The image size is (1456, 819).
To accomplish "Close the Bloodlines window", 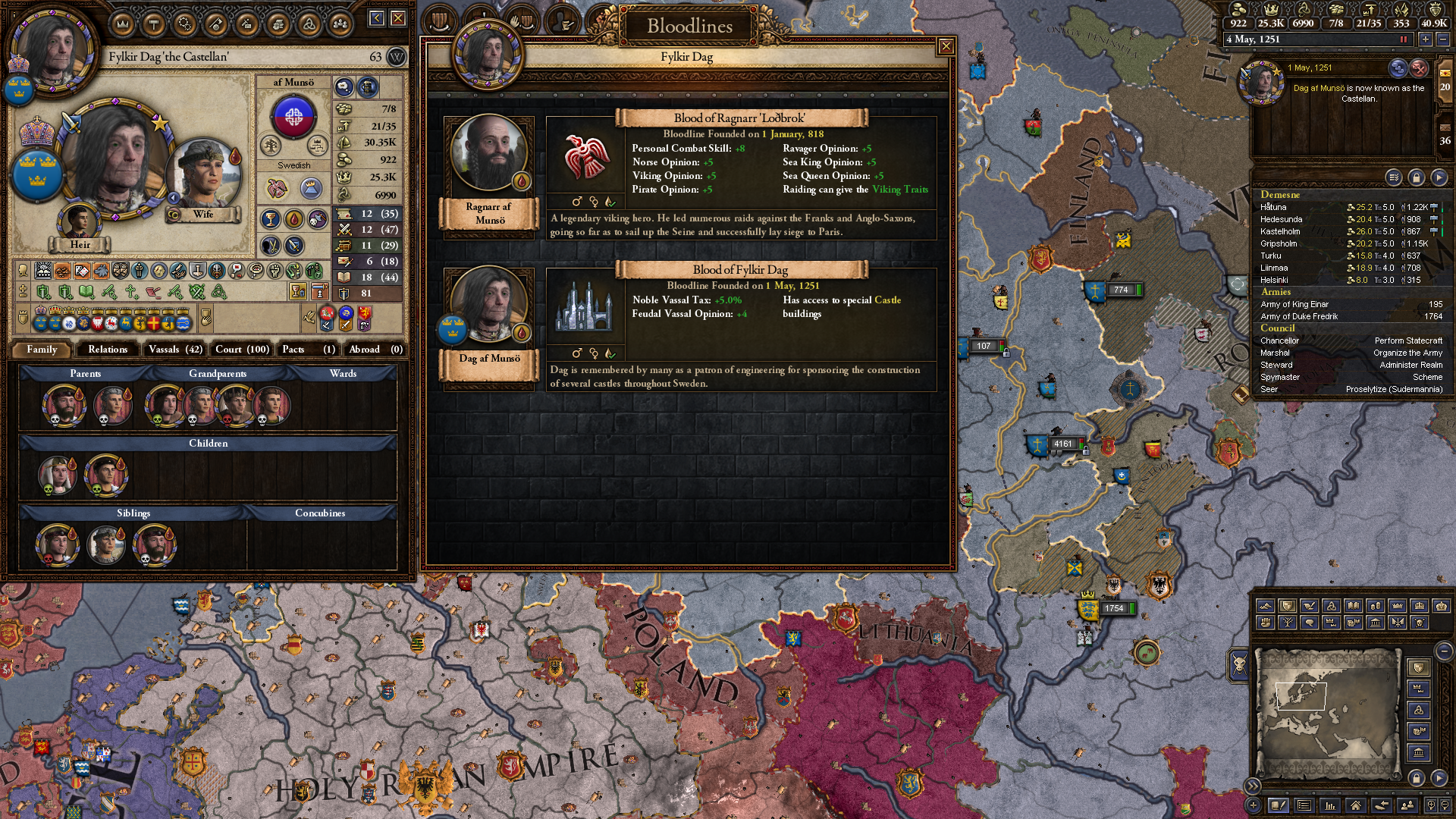I will click(946, 47).
